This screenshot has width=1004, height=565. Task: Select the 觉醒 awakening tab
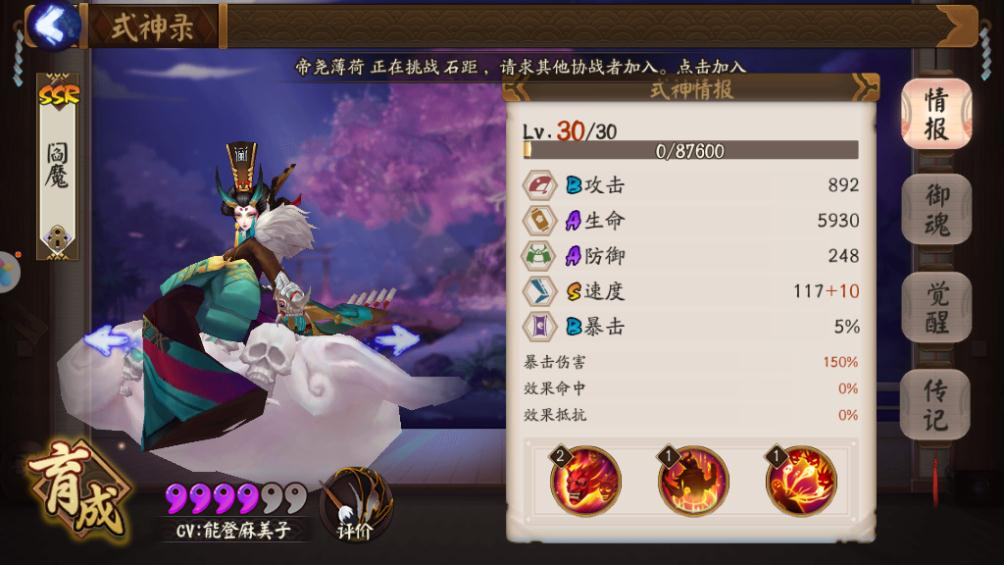click(936, 308)
